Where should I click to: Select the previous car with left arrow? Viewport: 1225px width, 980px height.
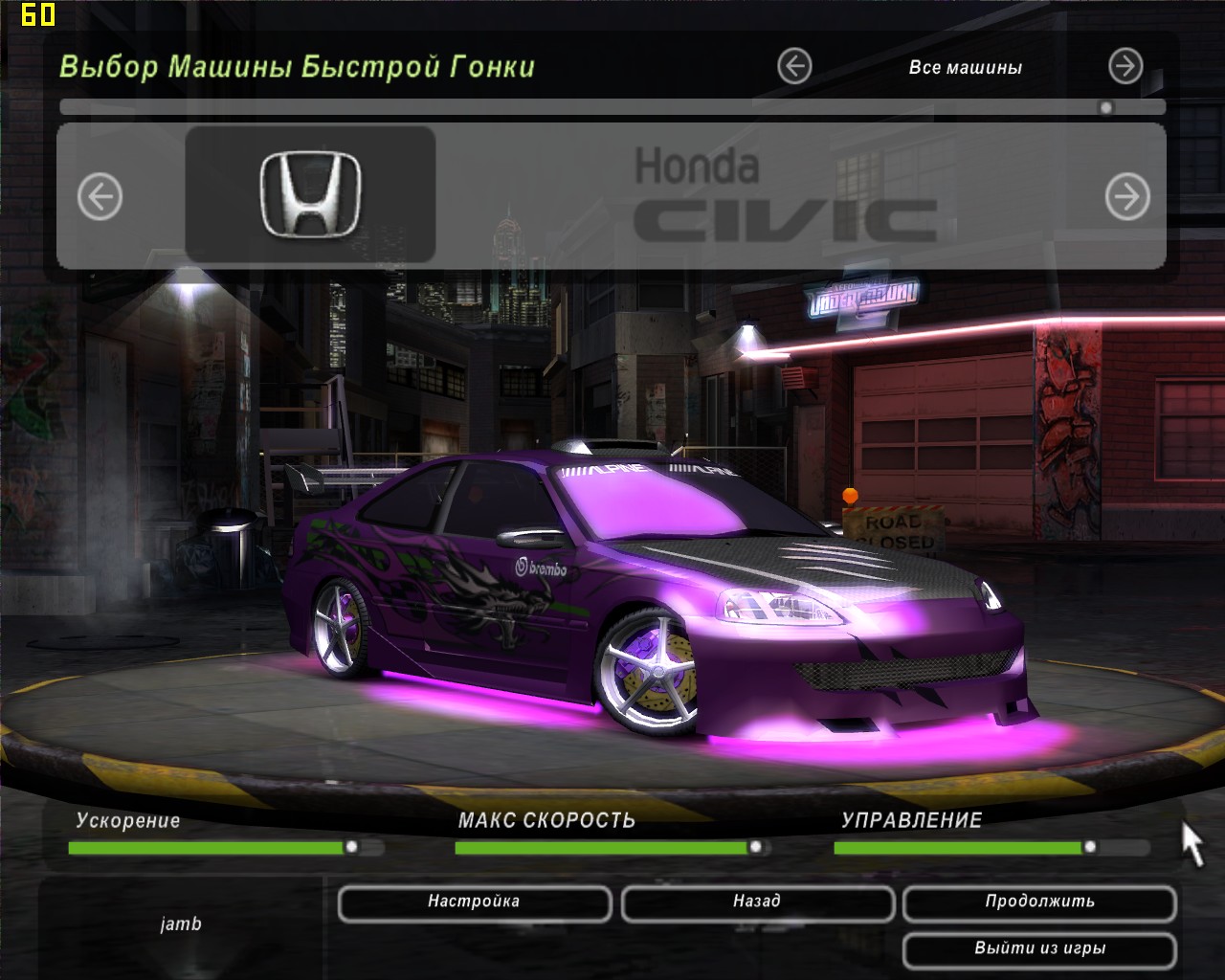(100, 198)
